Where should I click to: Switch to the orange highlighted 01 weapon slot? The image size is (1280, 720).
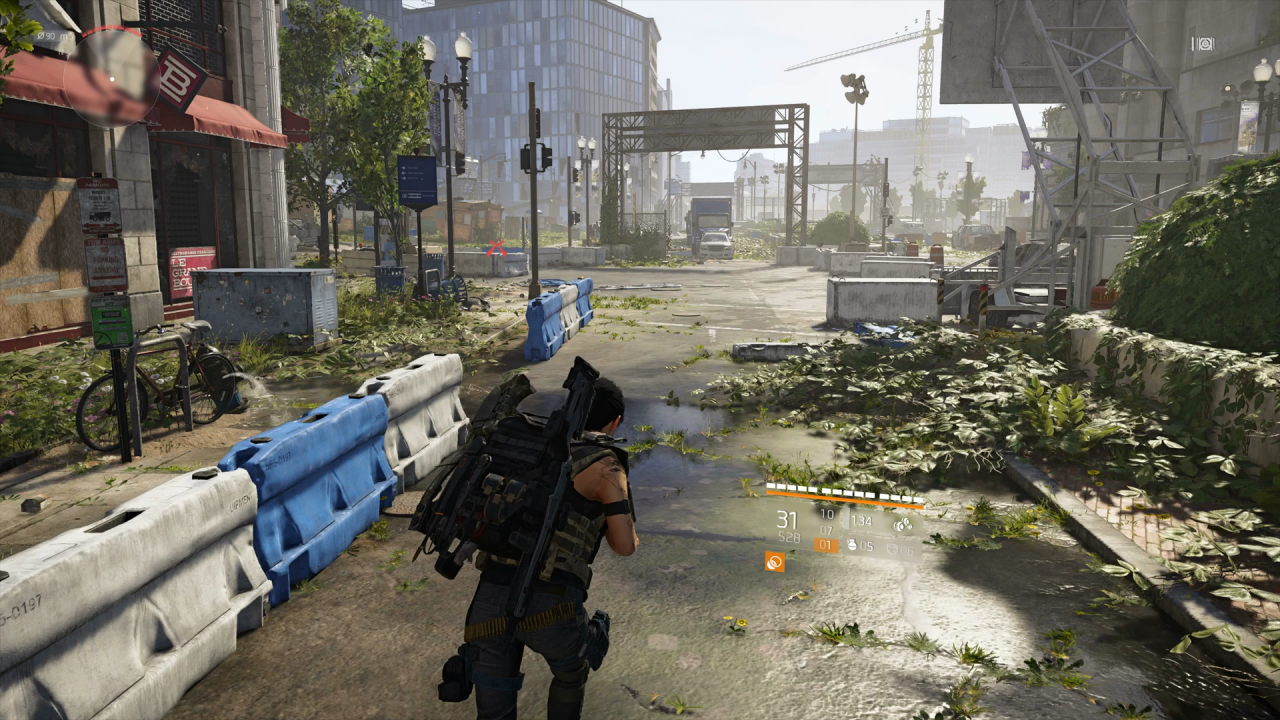click(826, 545)
